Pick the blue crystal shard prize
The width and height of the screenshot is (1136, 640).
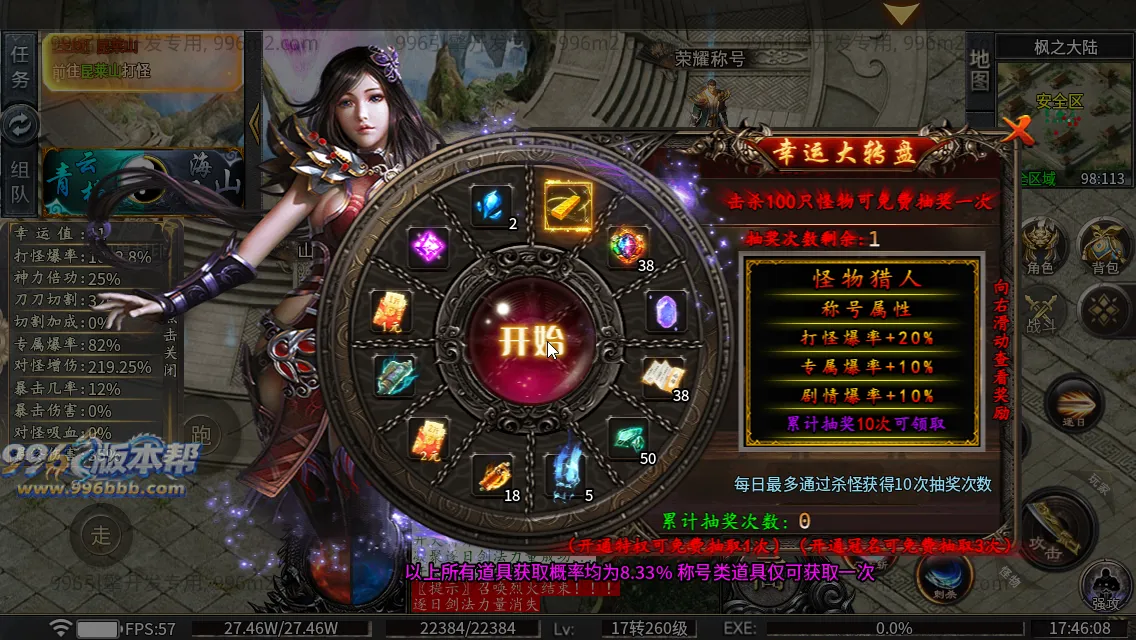point(491,206)
